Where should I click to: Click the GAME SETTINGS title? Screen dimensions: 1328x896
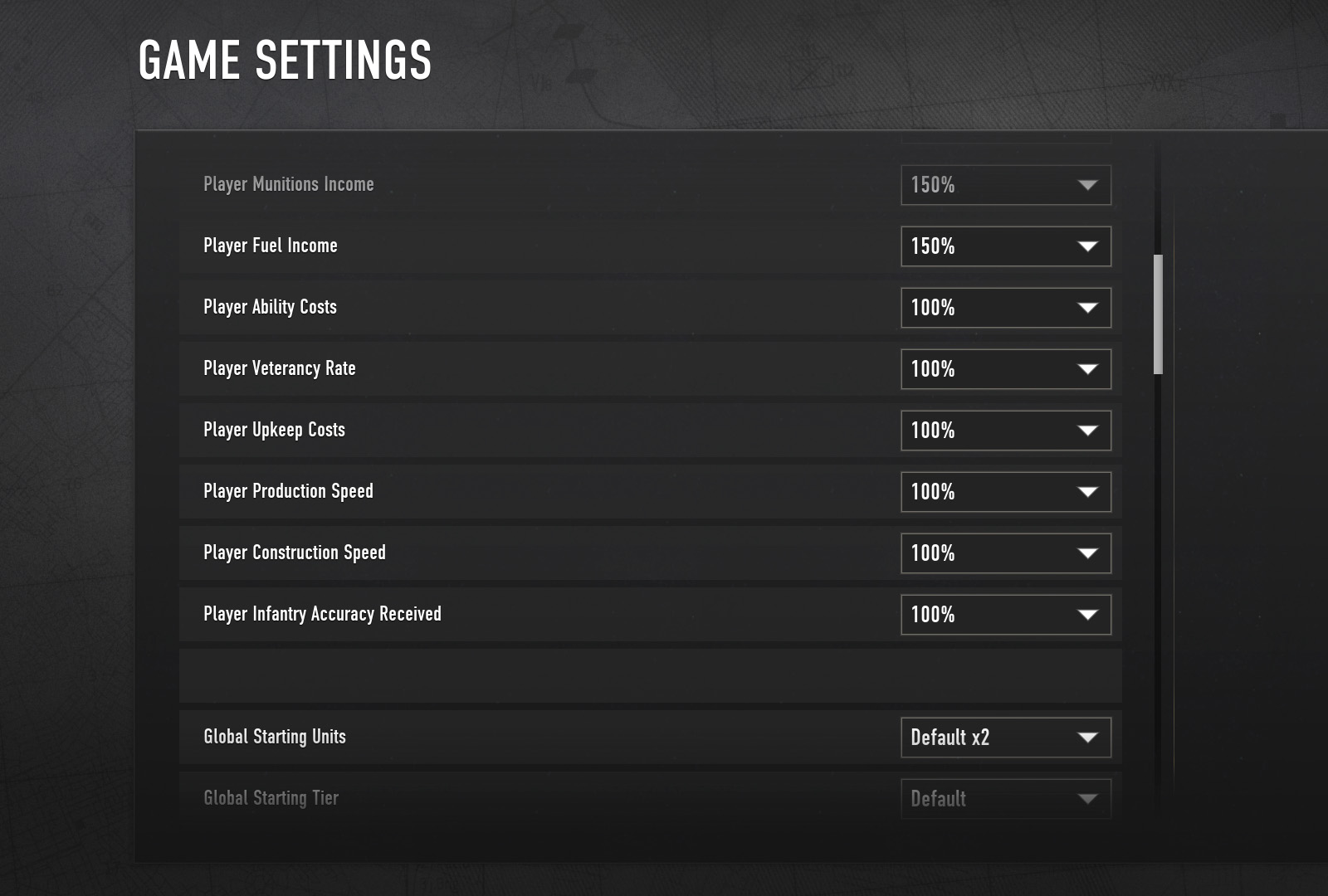click(286, 59)
